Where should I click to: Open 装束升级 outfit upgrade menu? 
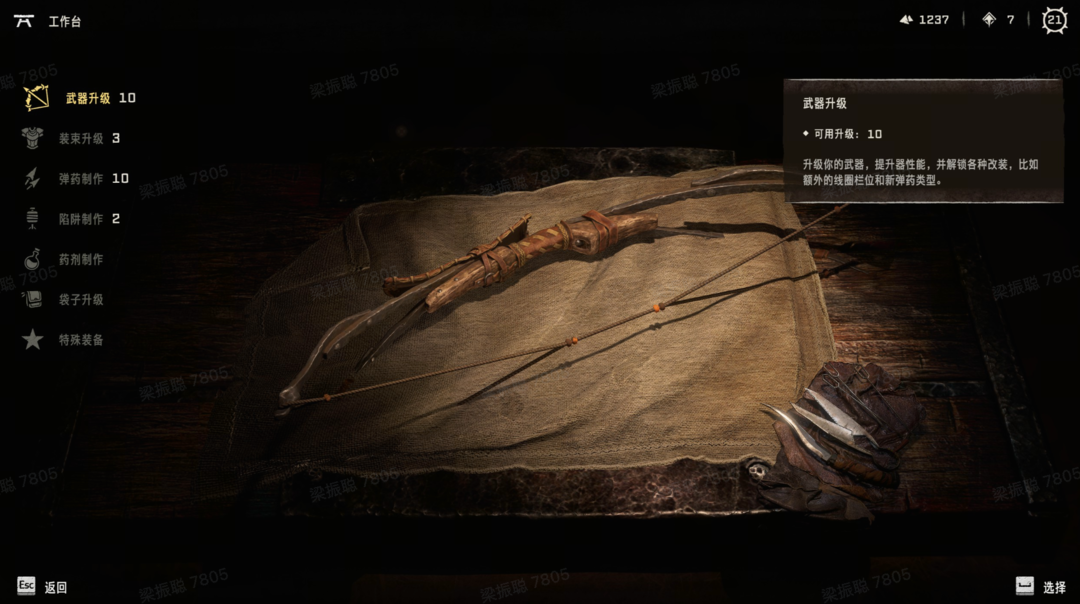tap(81, 139)
